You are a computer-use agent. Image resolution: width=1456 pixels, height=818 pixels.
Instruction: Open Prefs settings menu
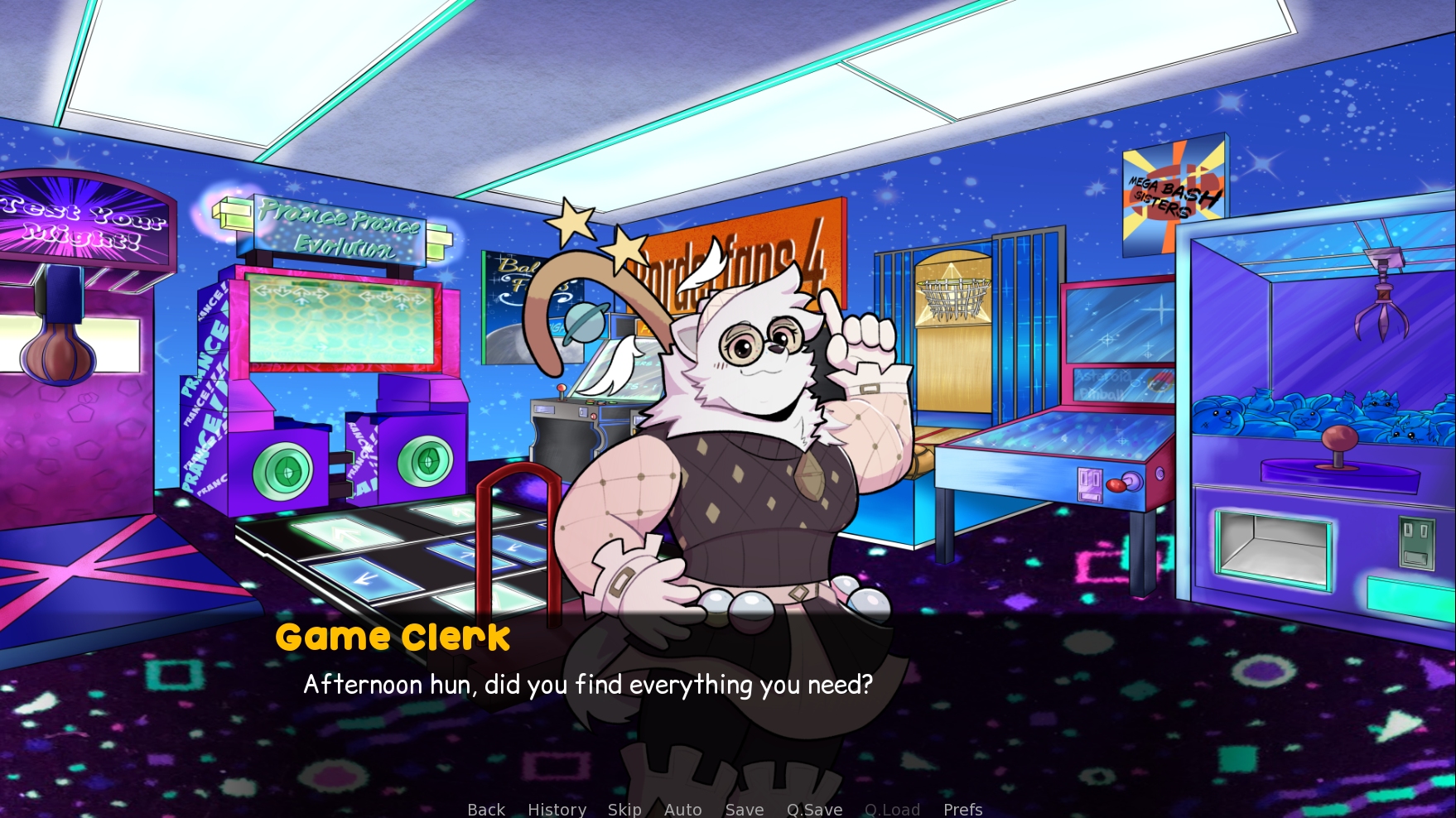tap(962, 809)
